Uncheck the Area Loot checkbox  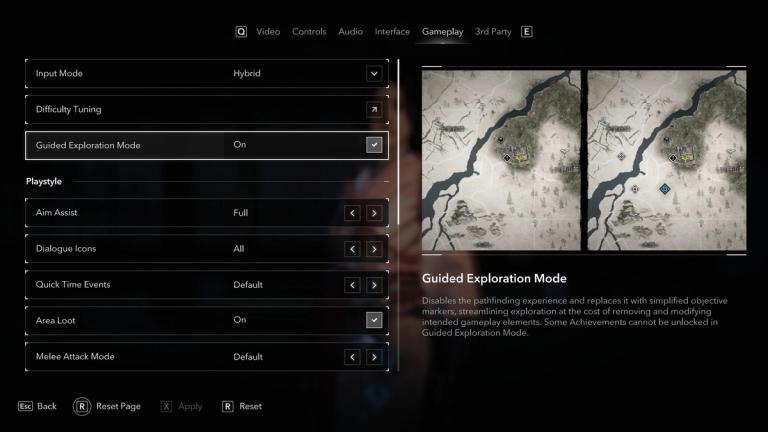(374, 320)
